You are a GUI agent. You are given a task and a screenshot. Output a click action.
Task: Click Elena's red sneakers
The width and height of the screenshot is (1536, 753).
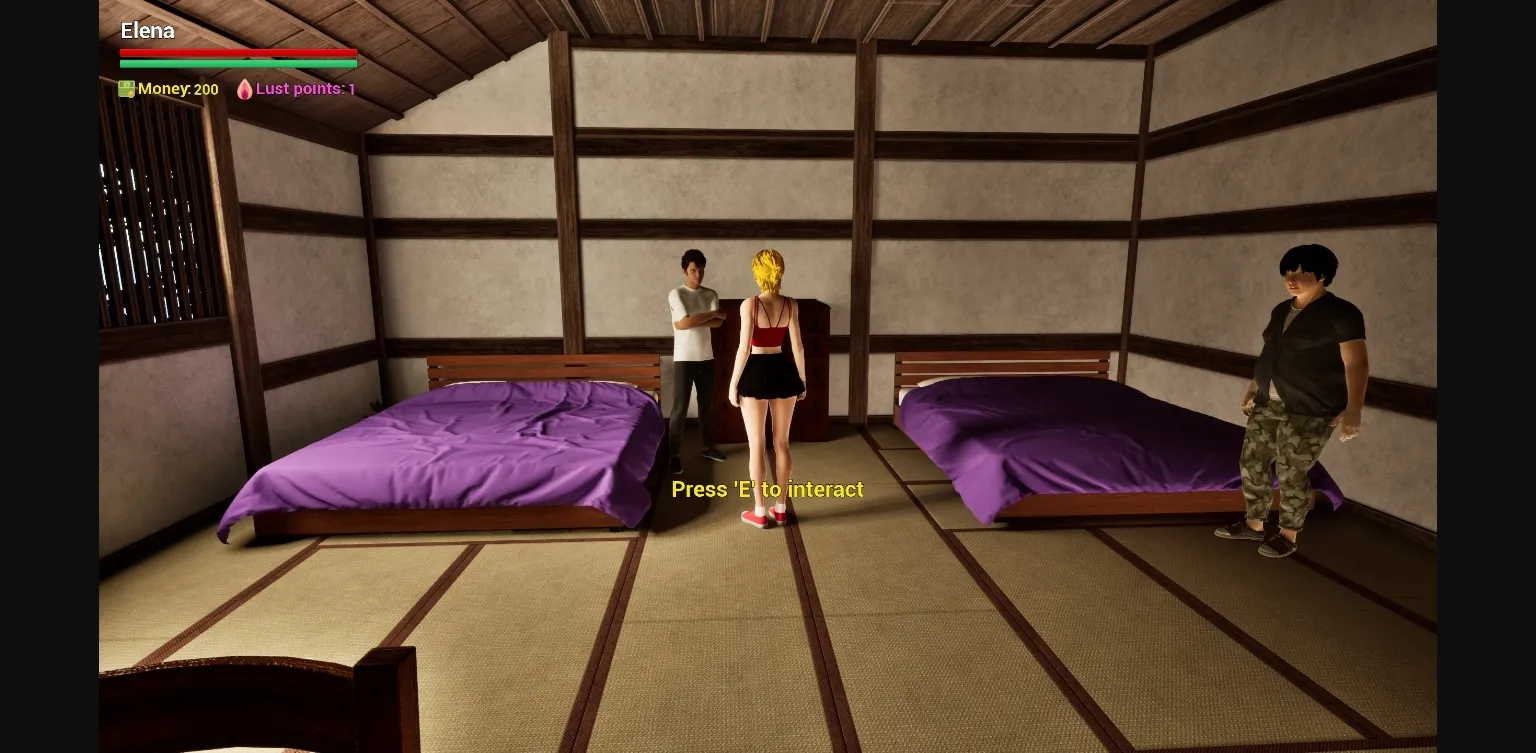[x=763, y=518]
